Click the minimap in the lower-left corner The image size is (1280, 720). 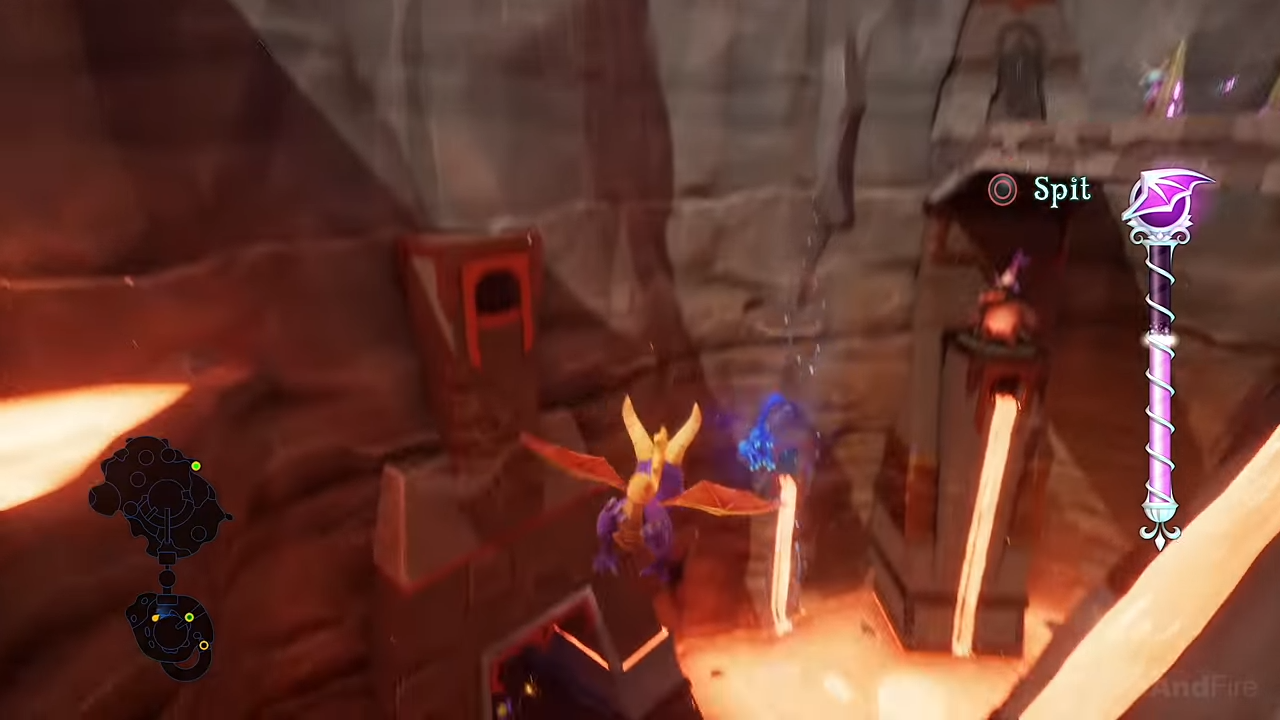[160, 560]
